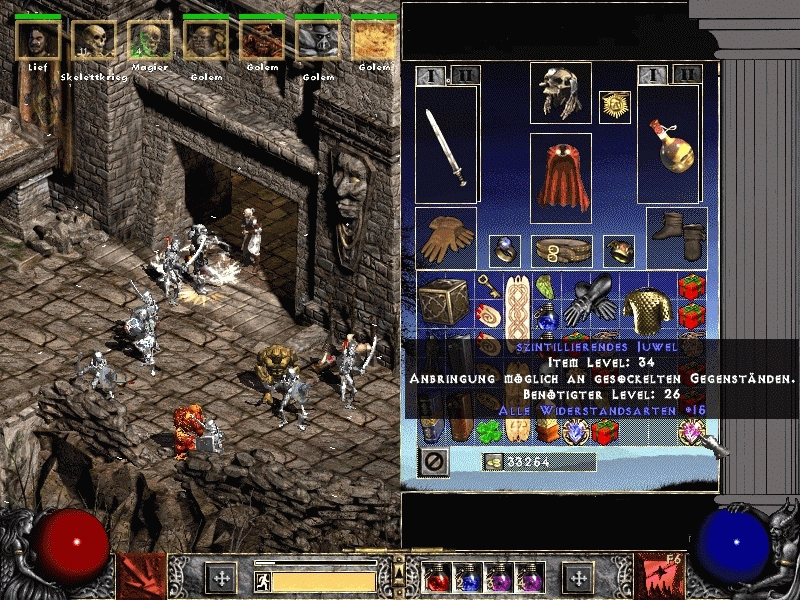Image resolution: width=800 pixels, height=600 pixels.
Task: Select the Skelettkrieger minion portrait
Action: pyautogui.click(x=94, y=40)
